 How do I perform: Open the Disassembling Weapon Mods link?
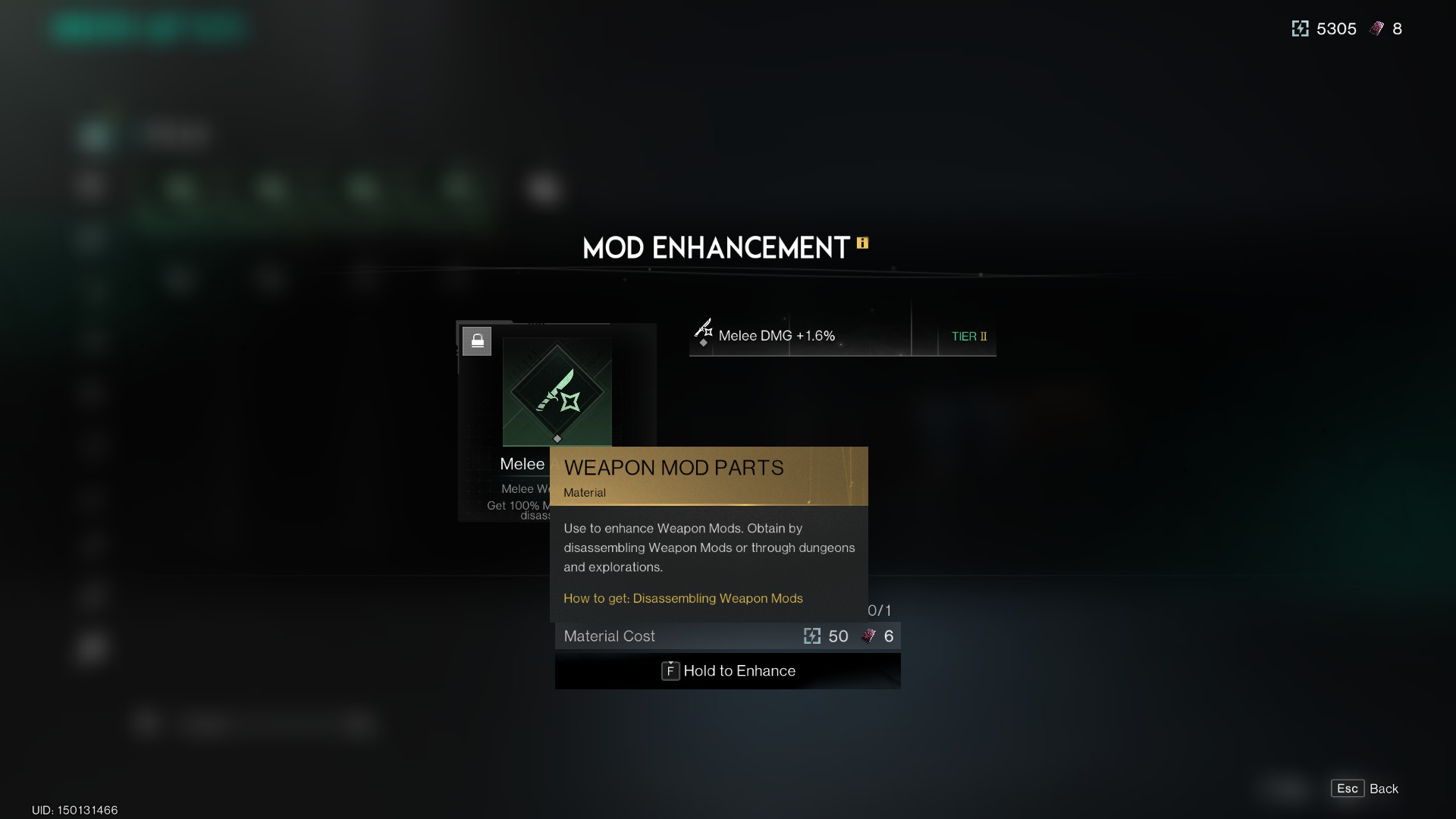682,598
